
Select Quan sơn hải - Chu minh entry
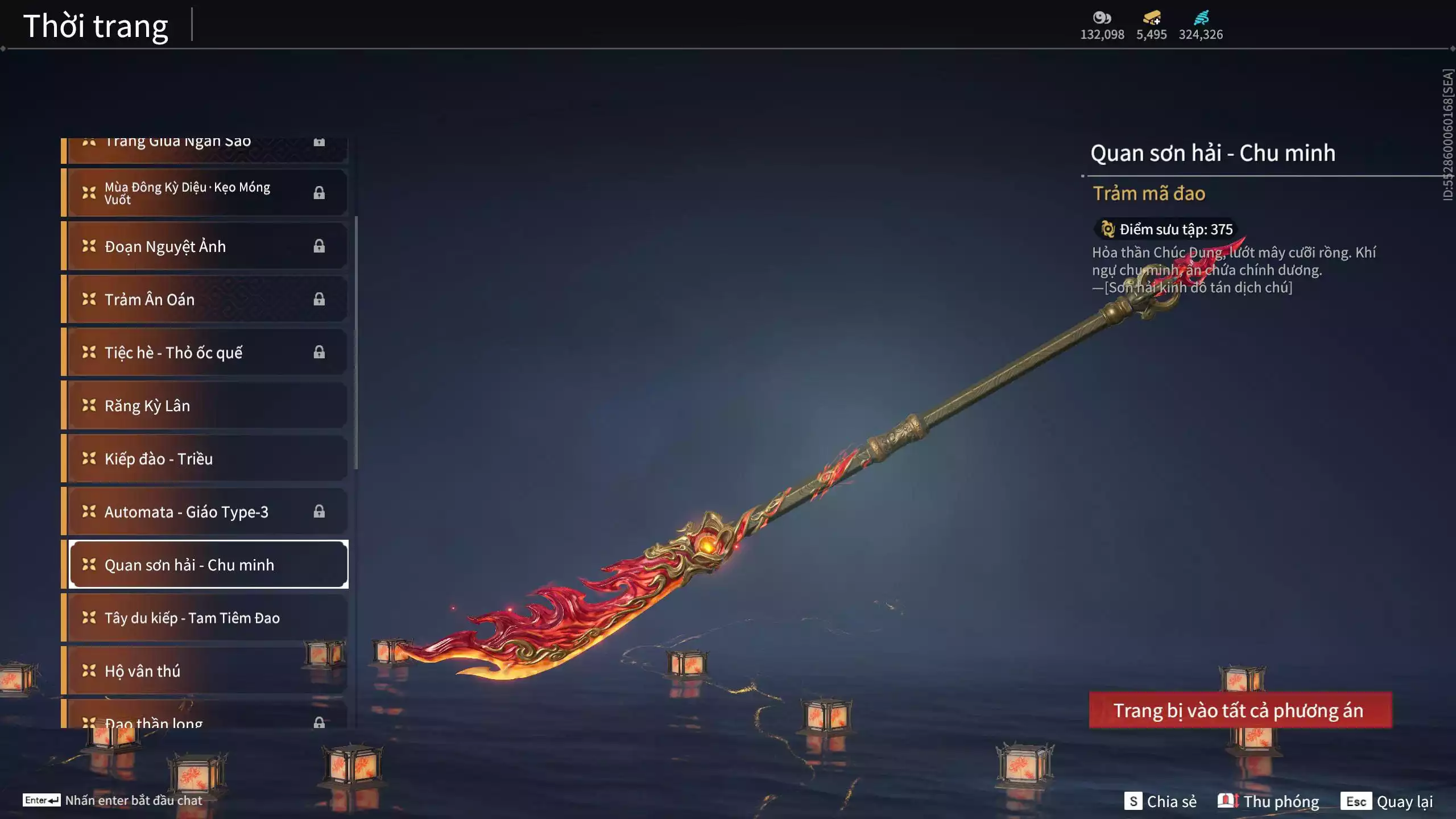click(208, 565)
